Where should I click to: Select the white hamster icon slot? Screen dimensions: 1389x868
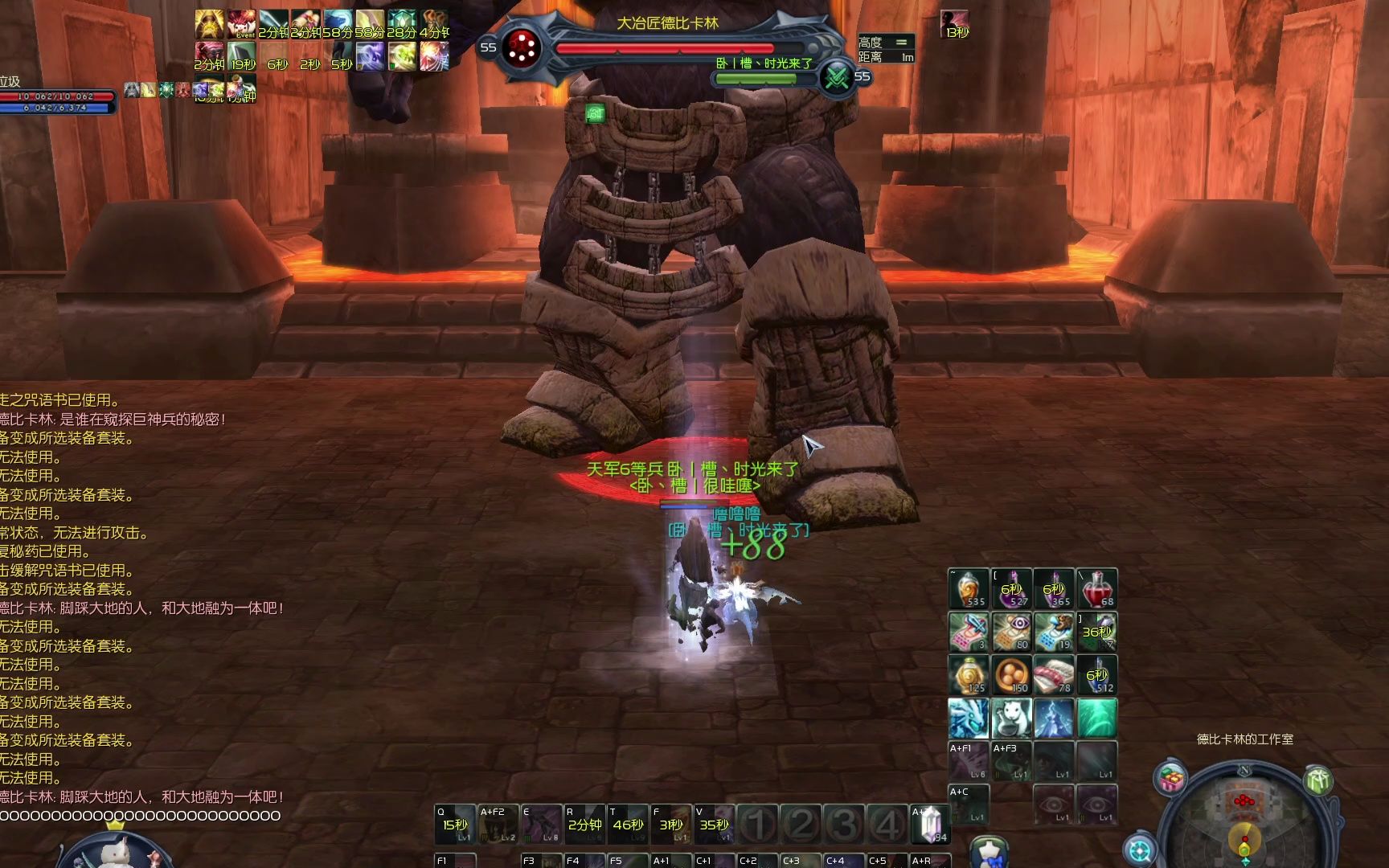tap(1011, 718)
